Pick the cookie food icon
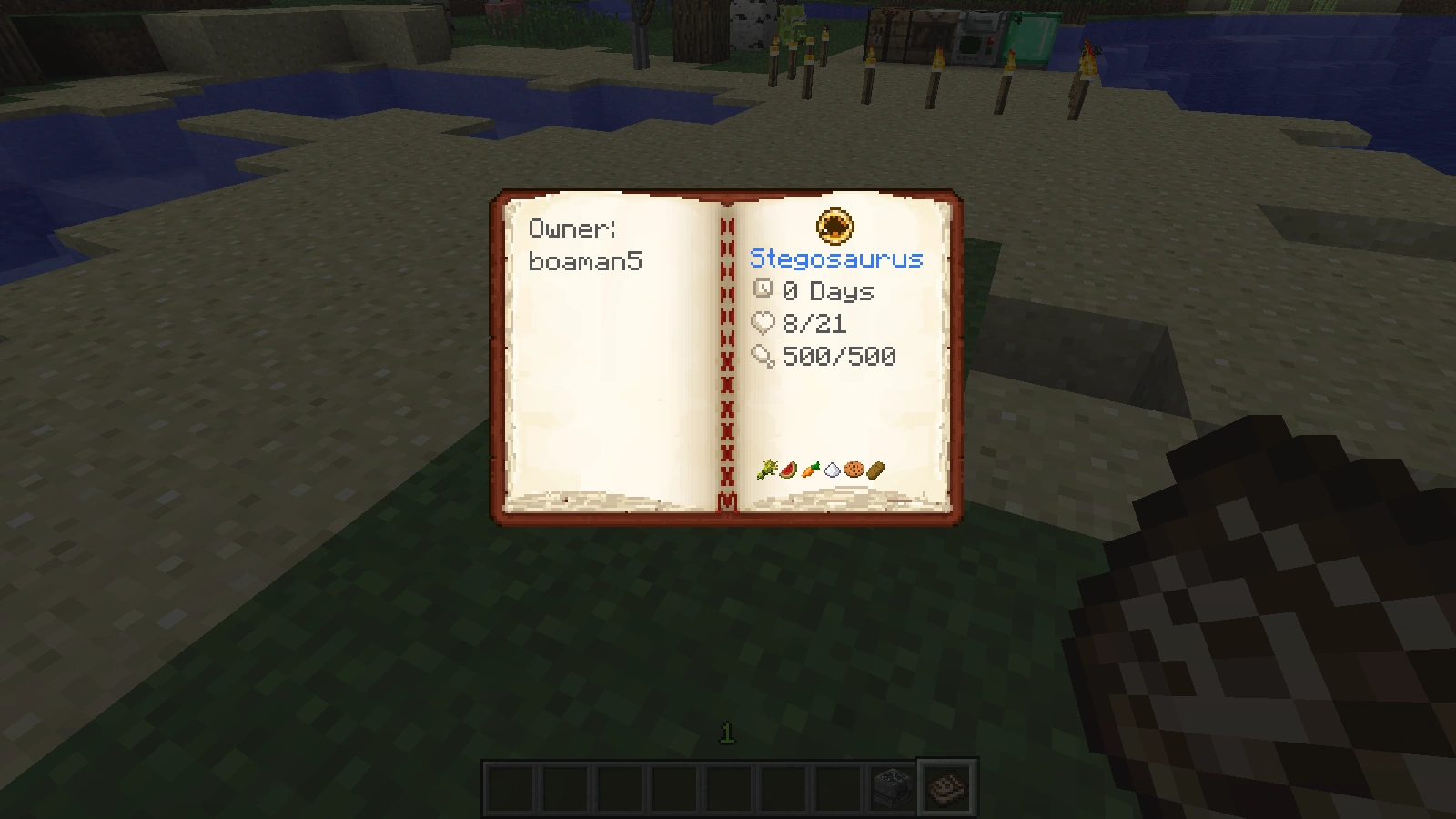1456x819 pixels. click(854, 470)
